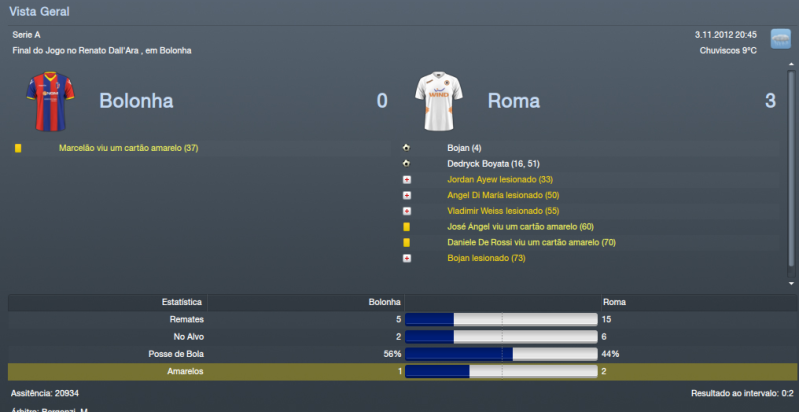Select Daniele De Rossi's yellow card event

point(530,242)
